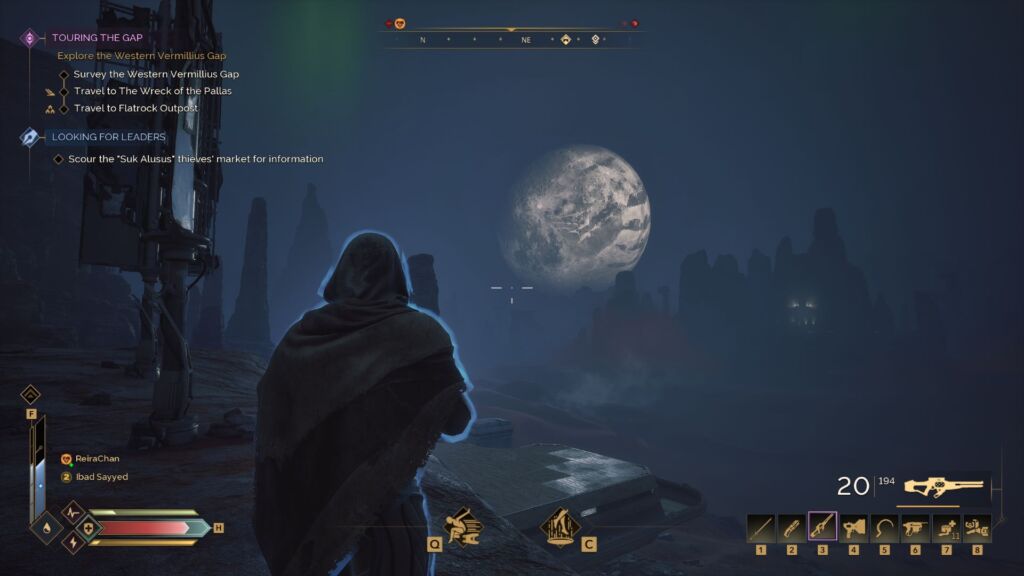1024x576 pixels.
Task: Activate the crouching figure ability icon
Action: click(x=461, y=525)
